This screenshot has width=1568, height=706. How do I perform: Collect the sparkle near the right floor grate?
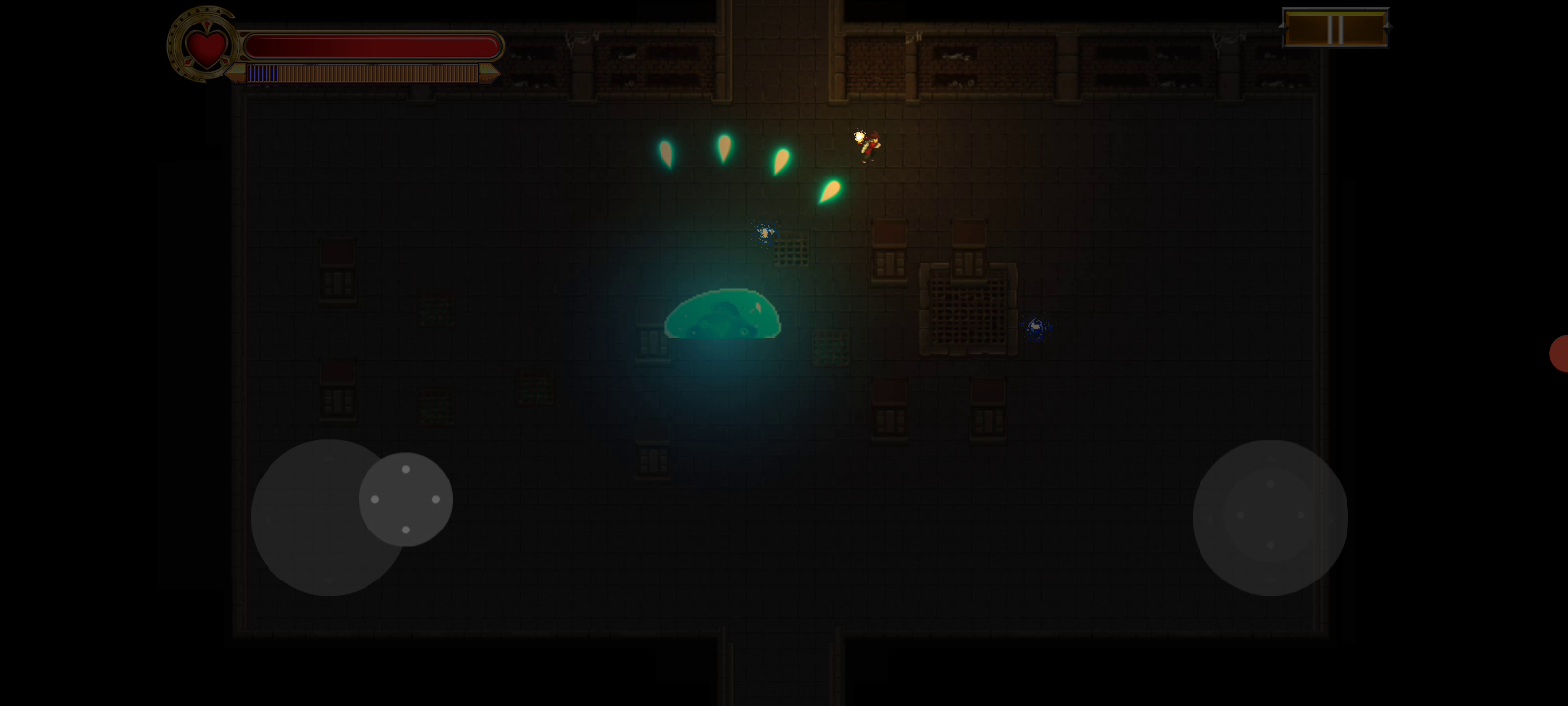tap(1036, 327)
